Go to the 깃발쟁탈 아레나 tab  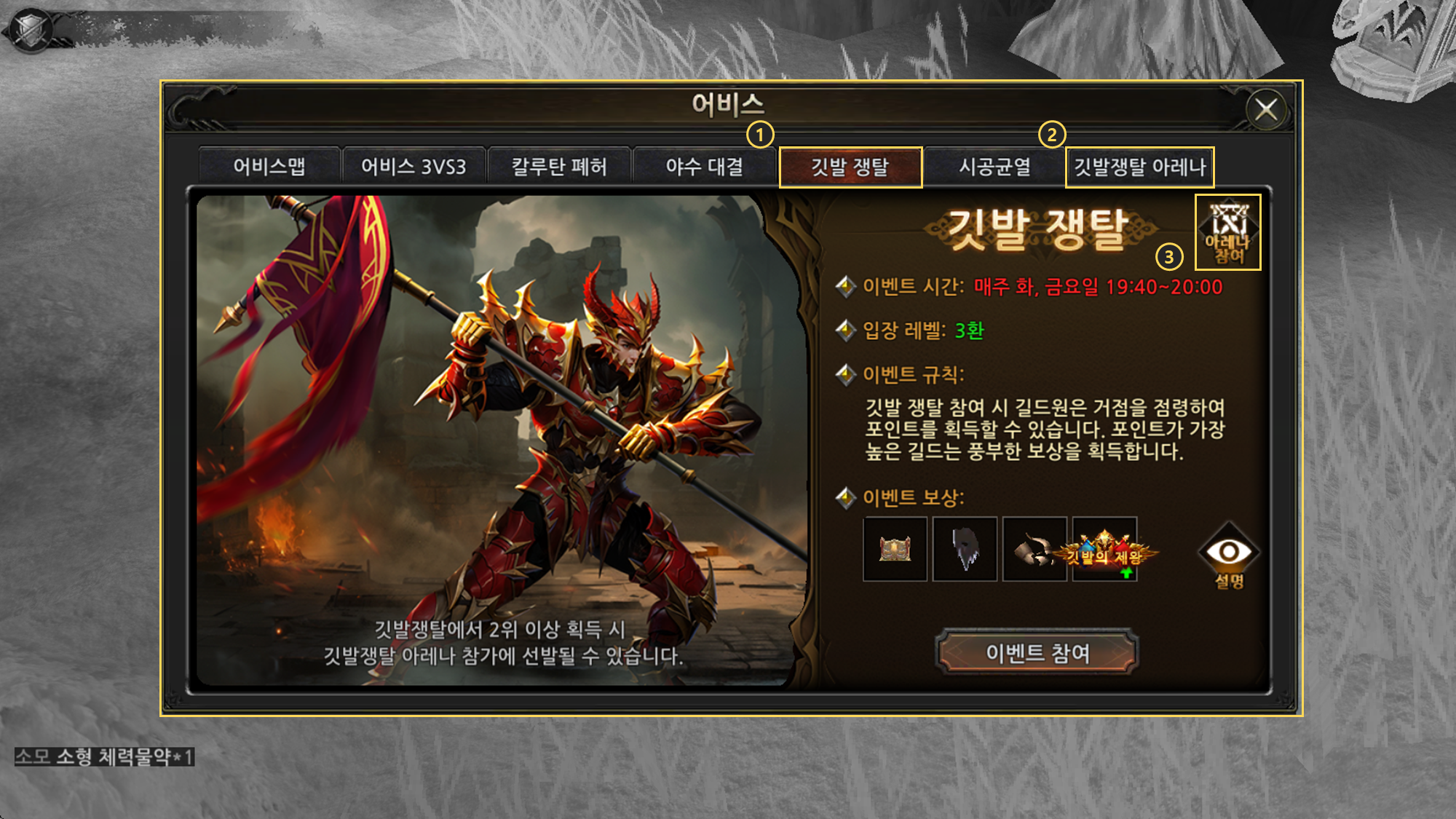point(1139,167)
